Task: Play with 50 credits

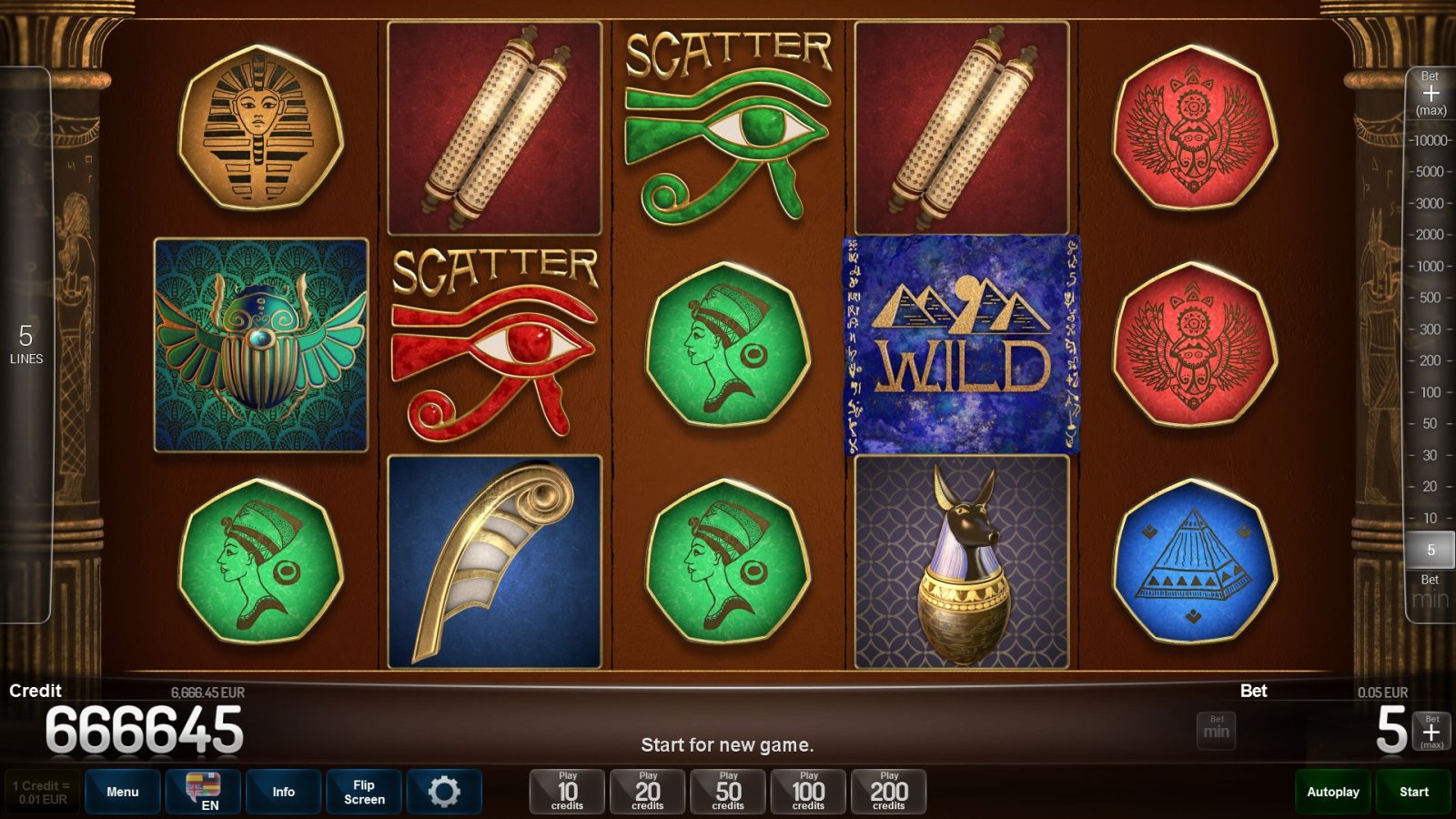Action: pyautogui.click(x=728, y=792)
